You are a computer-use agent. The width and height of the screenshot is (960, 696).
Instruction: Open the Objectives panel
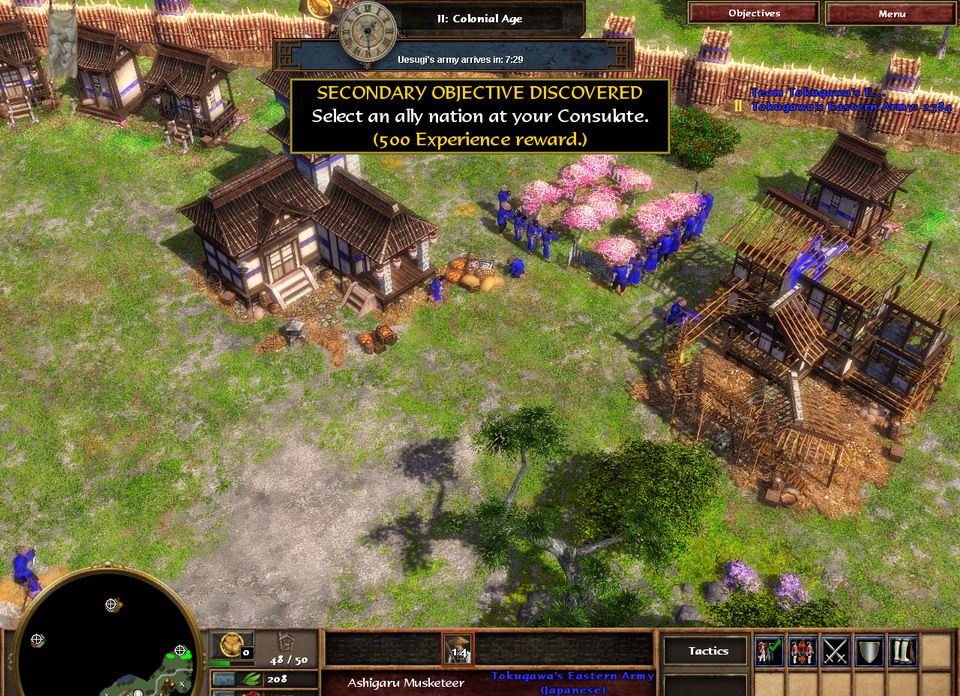pyautogui.click(x=754, y=14)
